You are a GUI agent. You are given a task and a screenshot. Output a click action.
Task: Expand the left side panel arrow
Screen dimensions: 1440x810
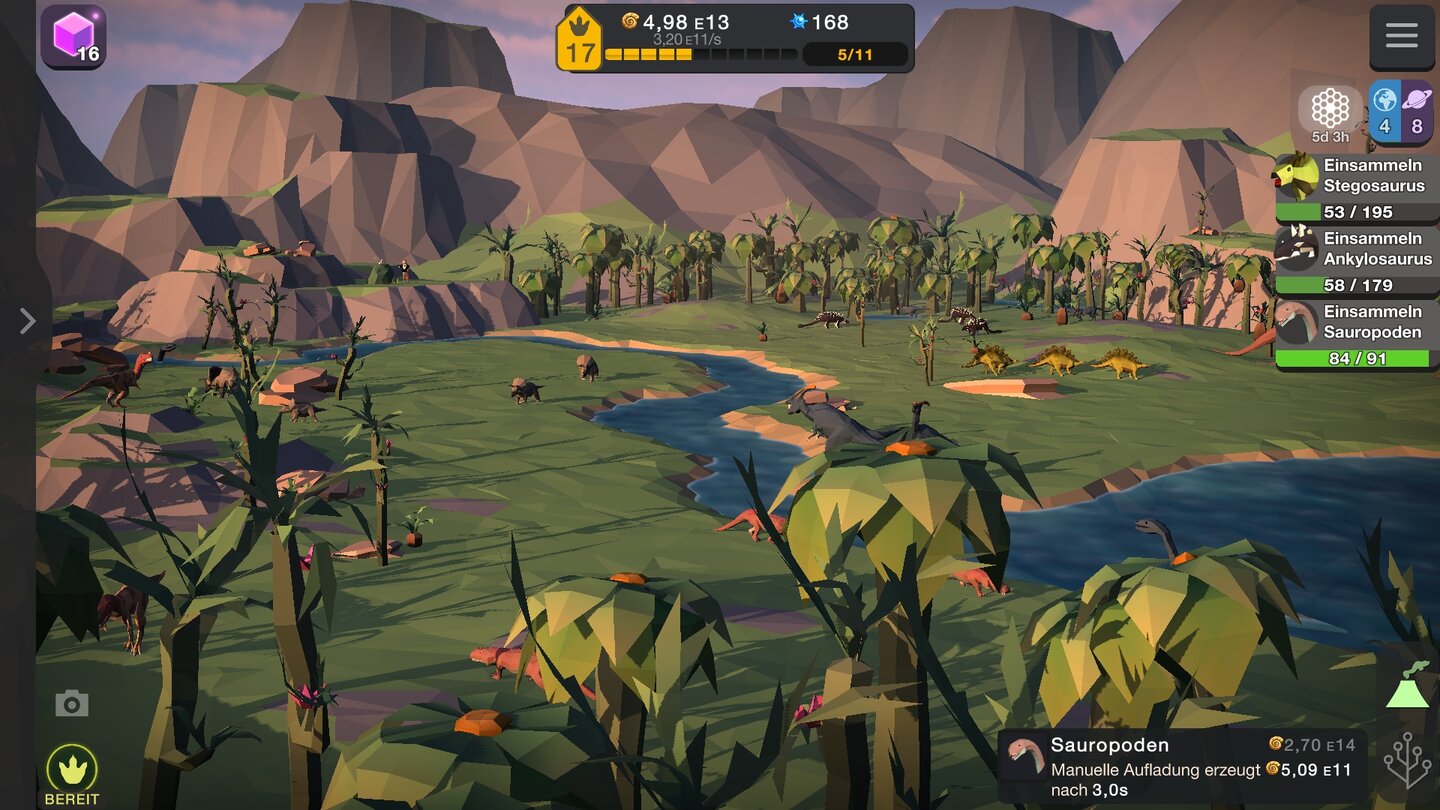27,320
